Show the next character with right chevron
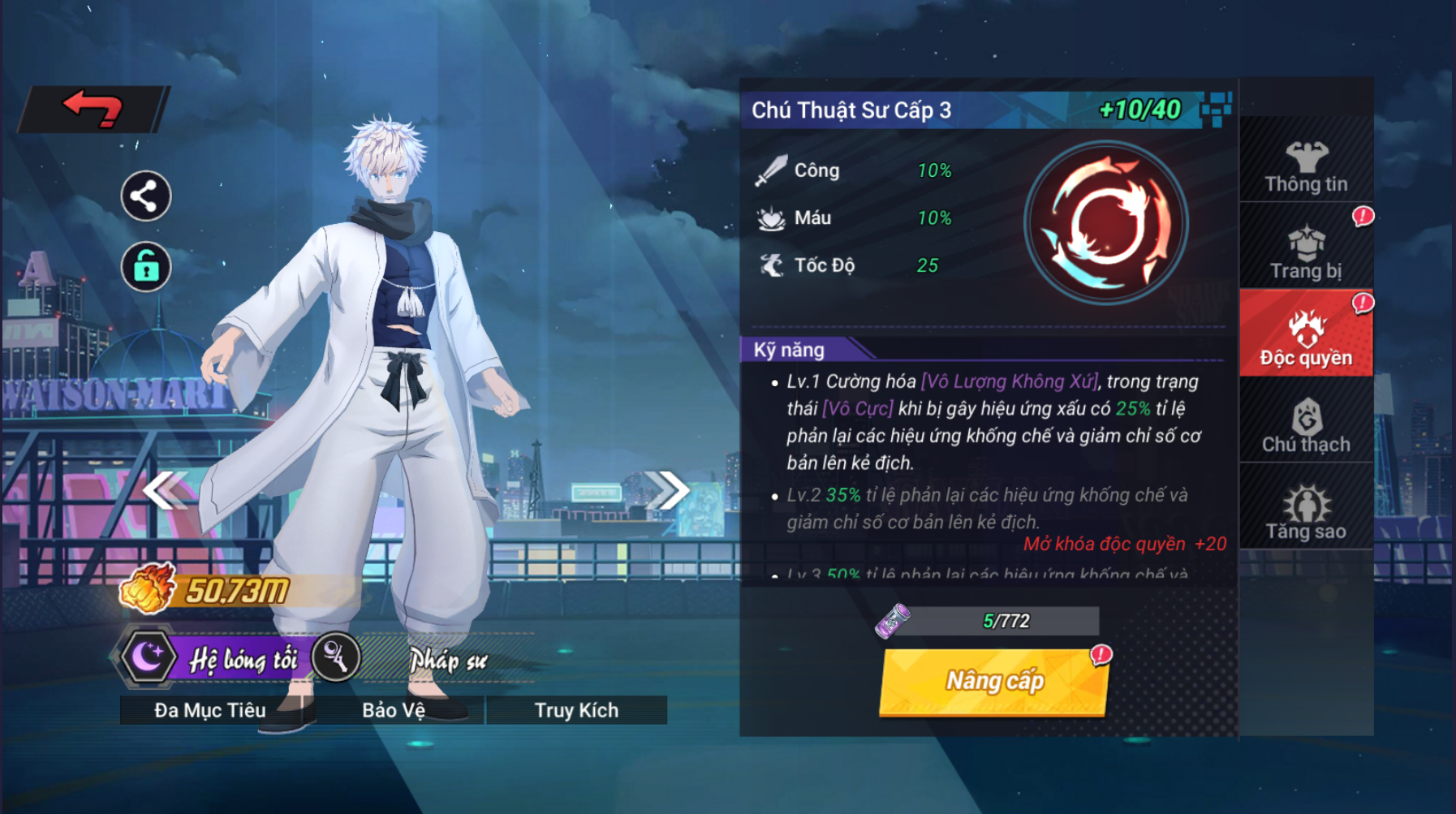The image size is (1456, 814). coord(668,490)
